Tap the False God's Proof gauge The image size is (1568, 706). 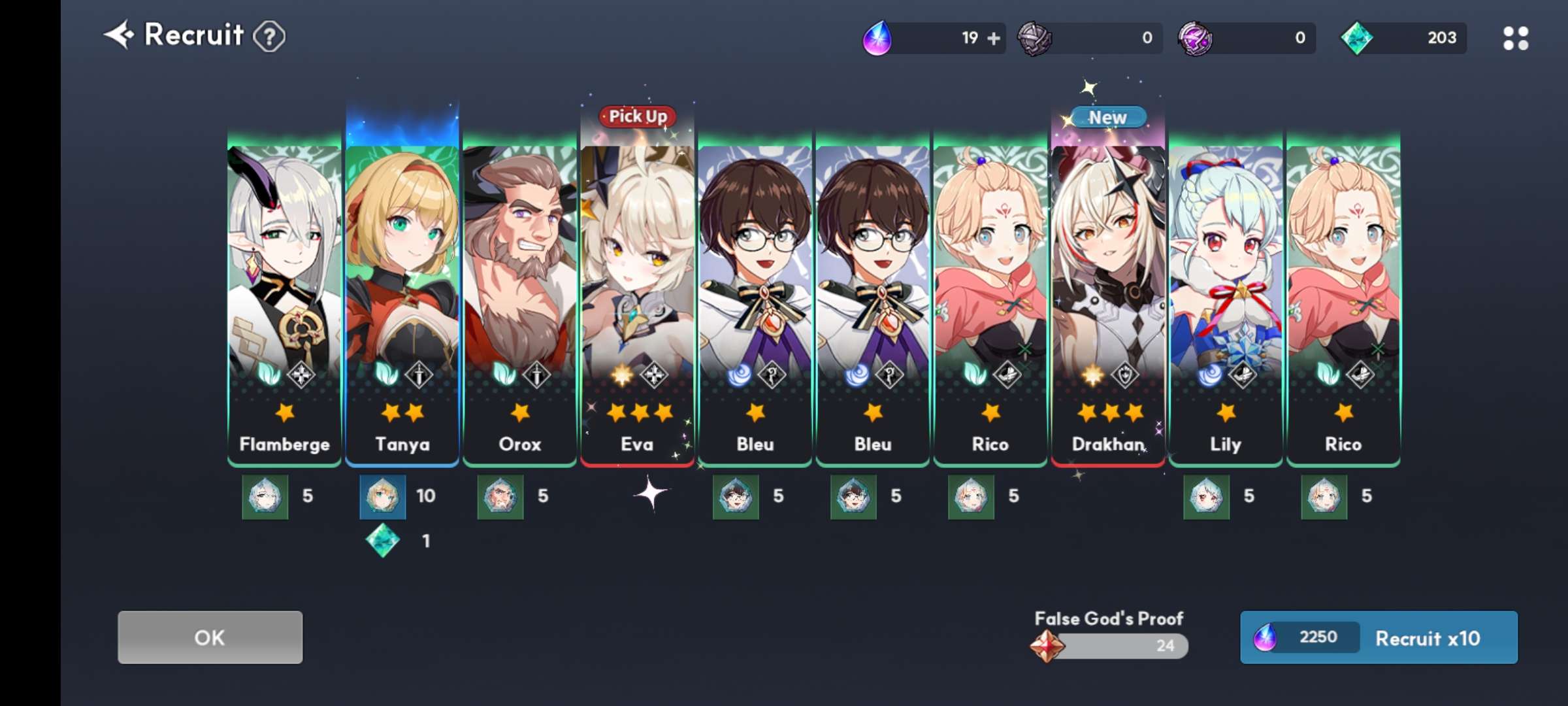(x=1111, y=645)
